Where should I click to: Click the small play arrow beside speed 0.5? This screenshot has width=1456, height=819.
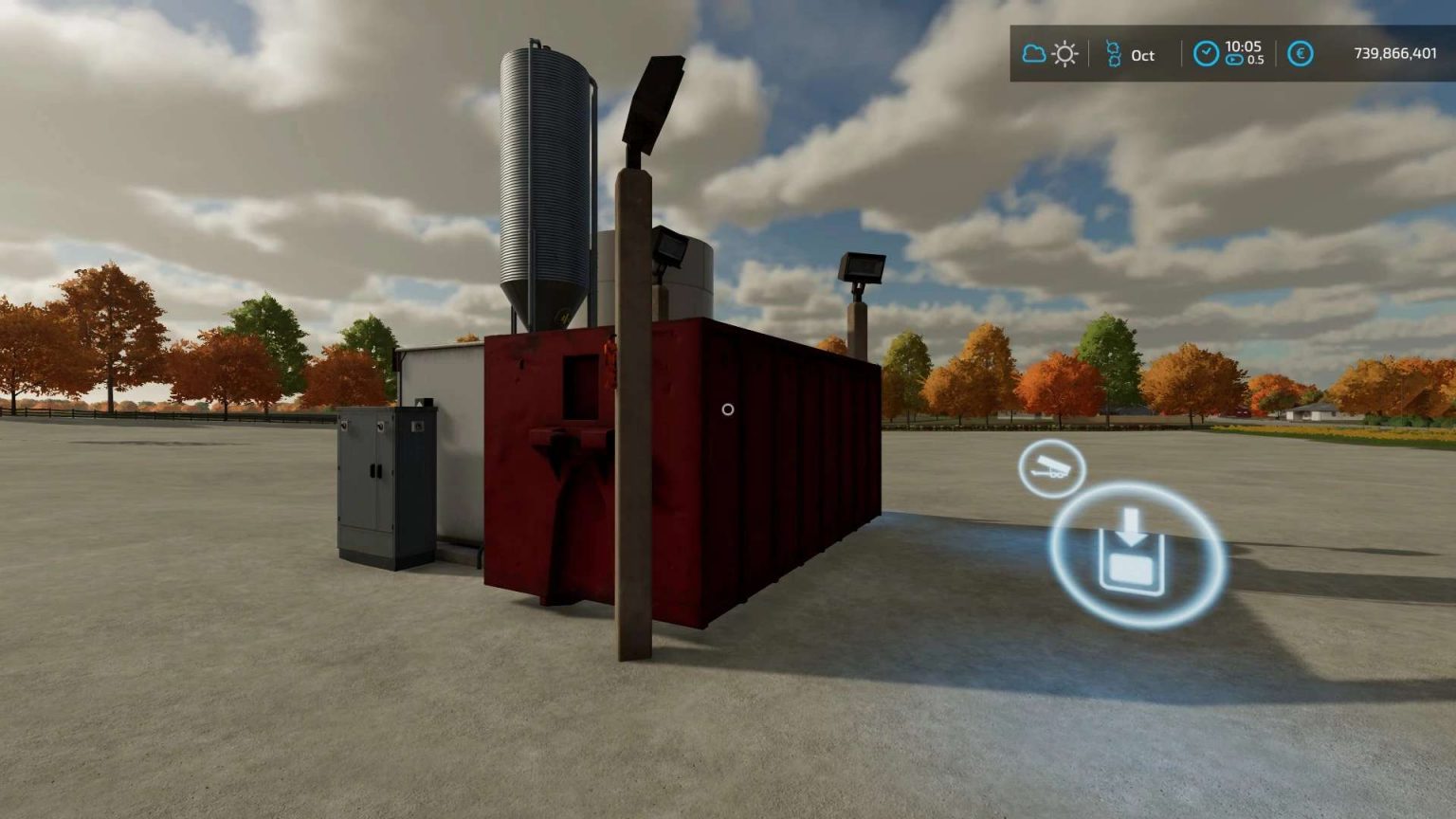tap(1236, 60)
